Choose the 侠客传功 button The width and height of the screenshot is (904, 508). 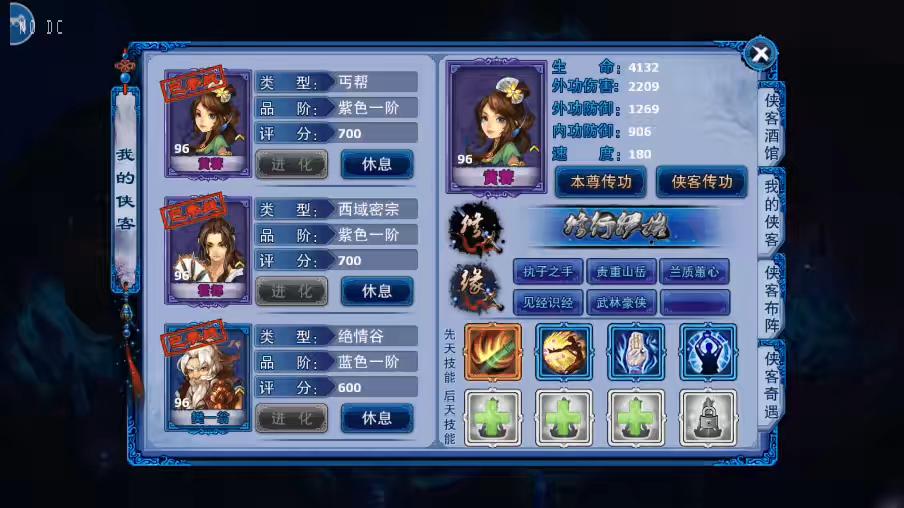[x=702, y=182]
